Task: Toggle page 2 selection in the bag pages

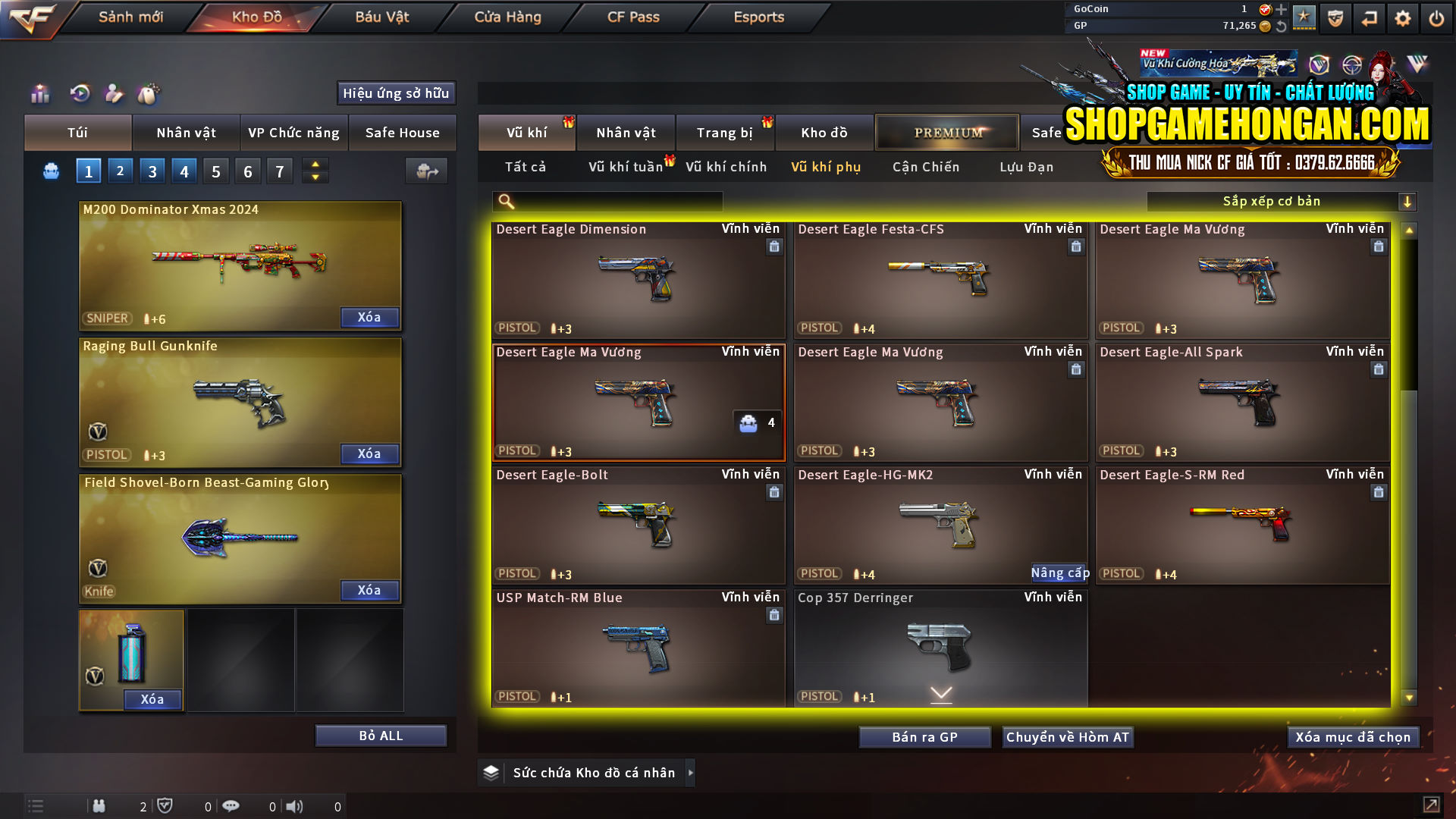Action: tap(120, 171)
